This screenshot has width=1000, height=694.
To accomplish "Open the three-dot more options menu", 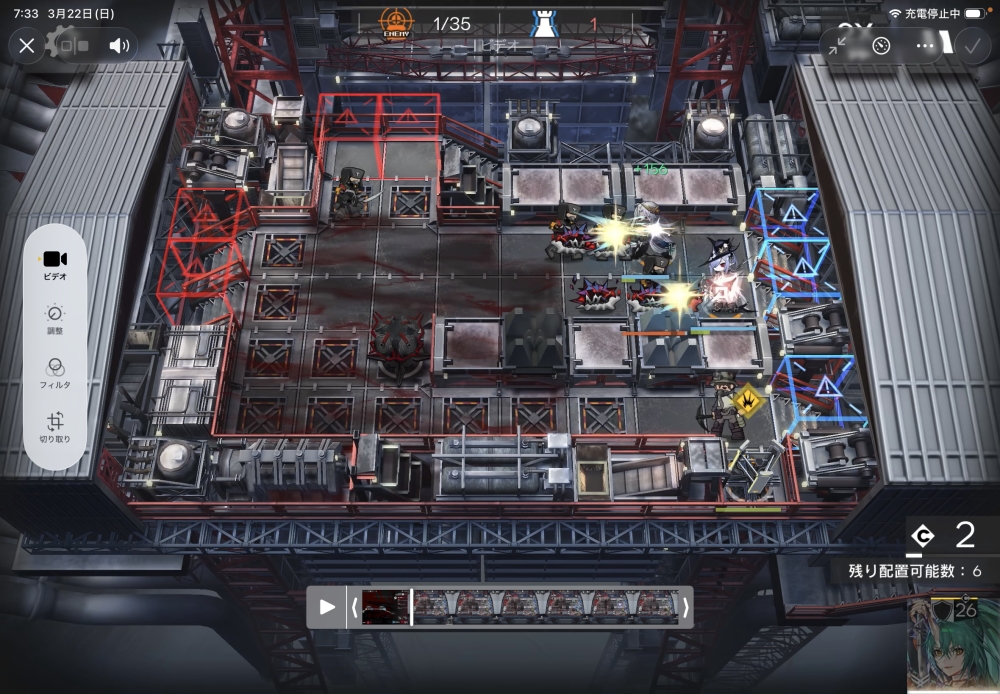I will [926, 46].
